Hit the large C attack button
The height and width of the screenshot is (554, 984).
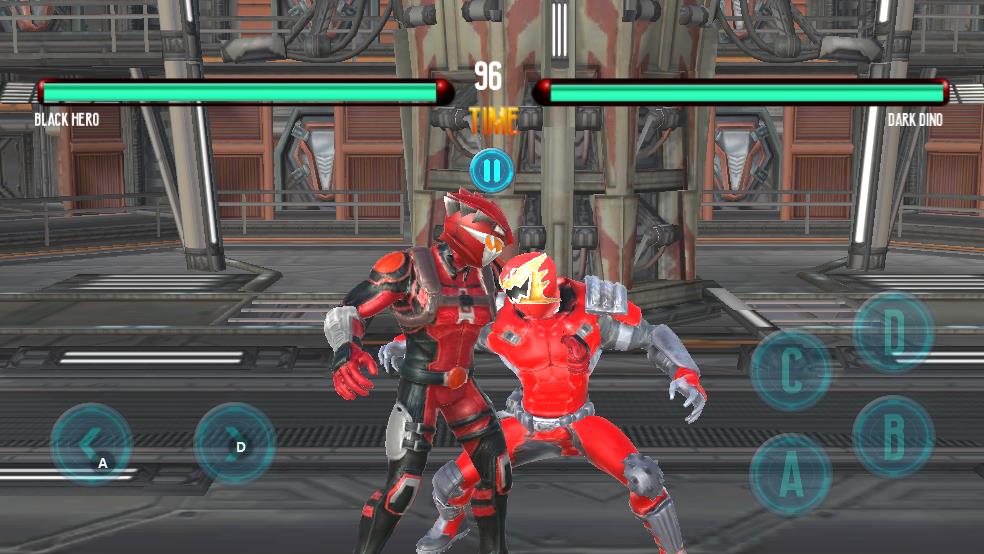(790, 370)
